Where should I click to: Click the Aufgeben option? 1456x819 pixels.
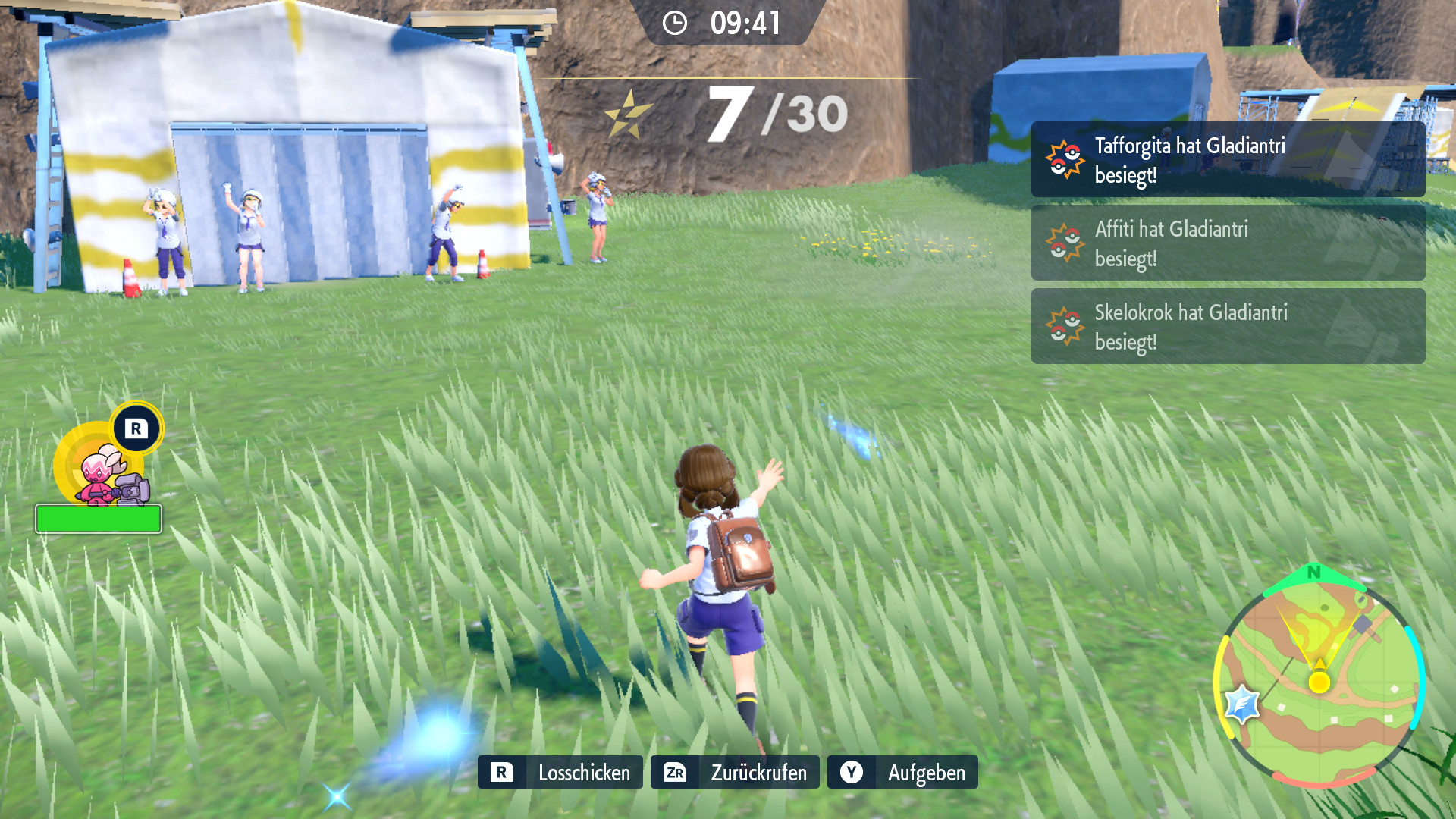pyautogui.click(x=902, y=772)
